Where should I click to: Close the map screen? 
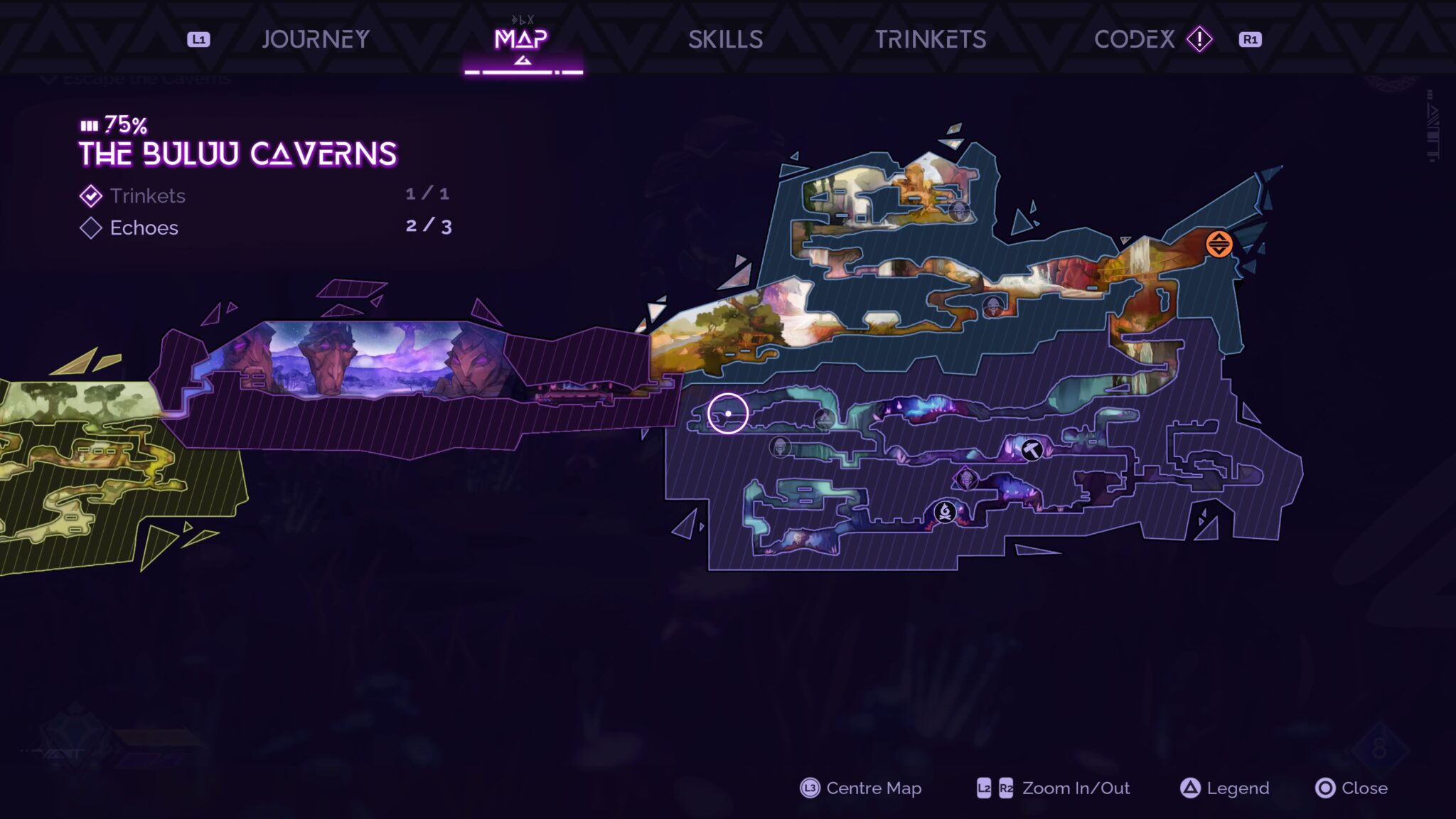tap(1351, 788)
